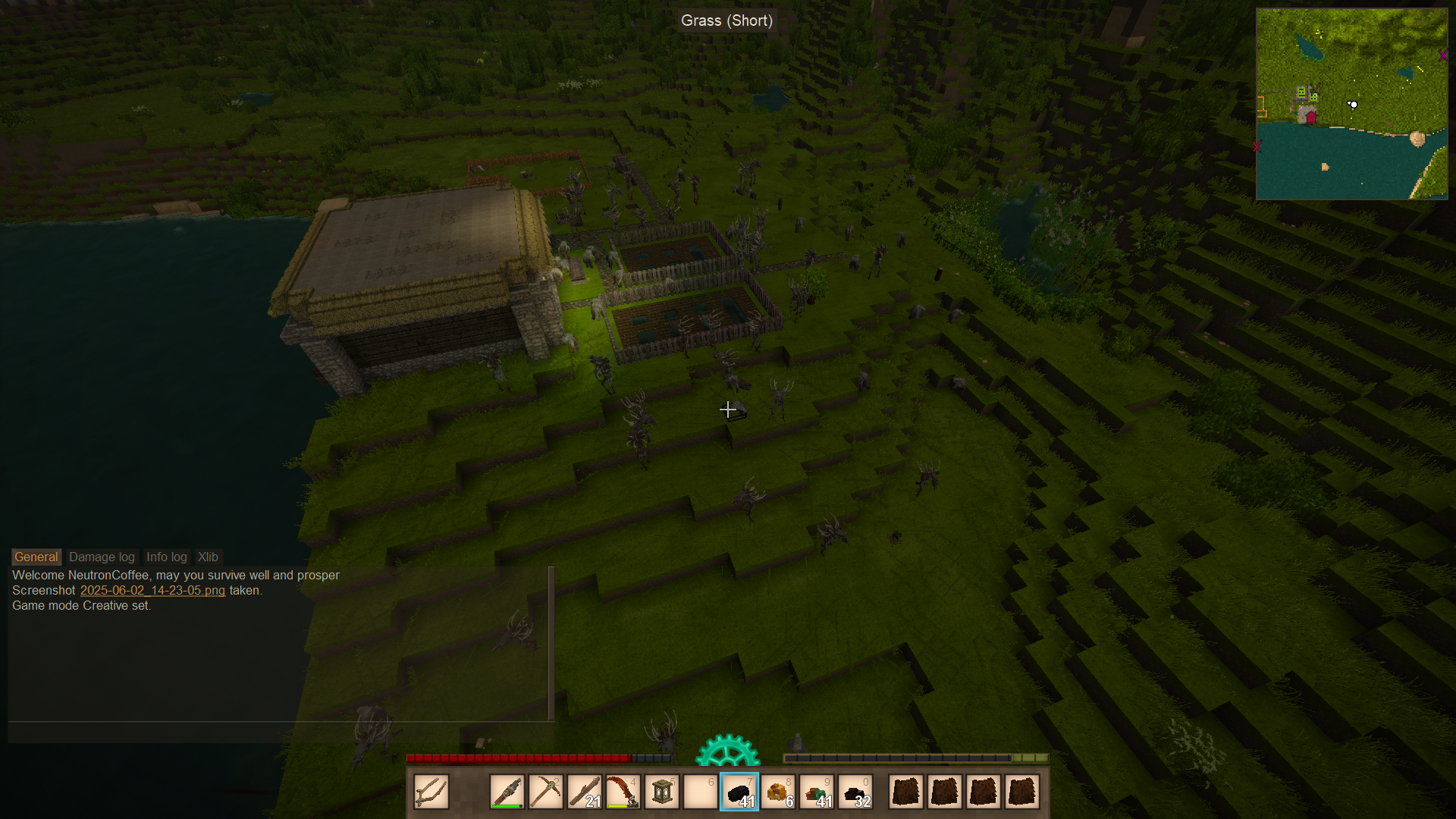
Task: Select the bow in the offhand slot
Action: coord(431,792)
